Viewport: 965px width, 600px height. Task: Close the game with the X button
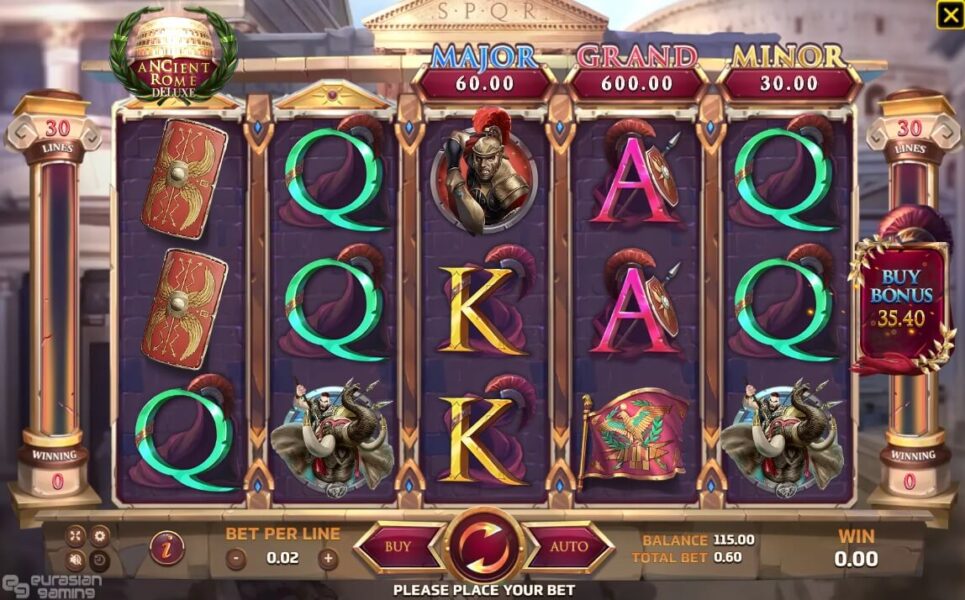(949, 15)
